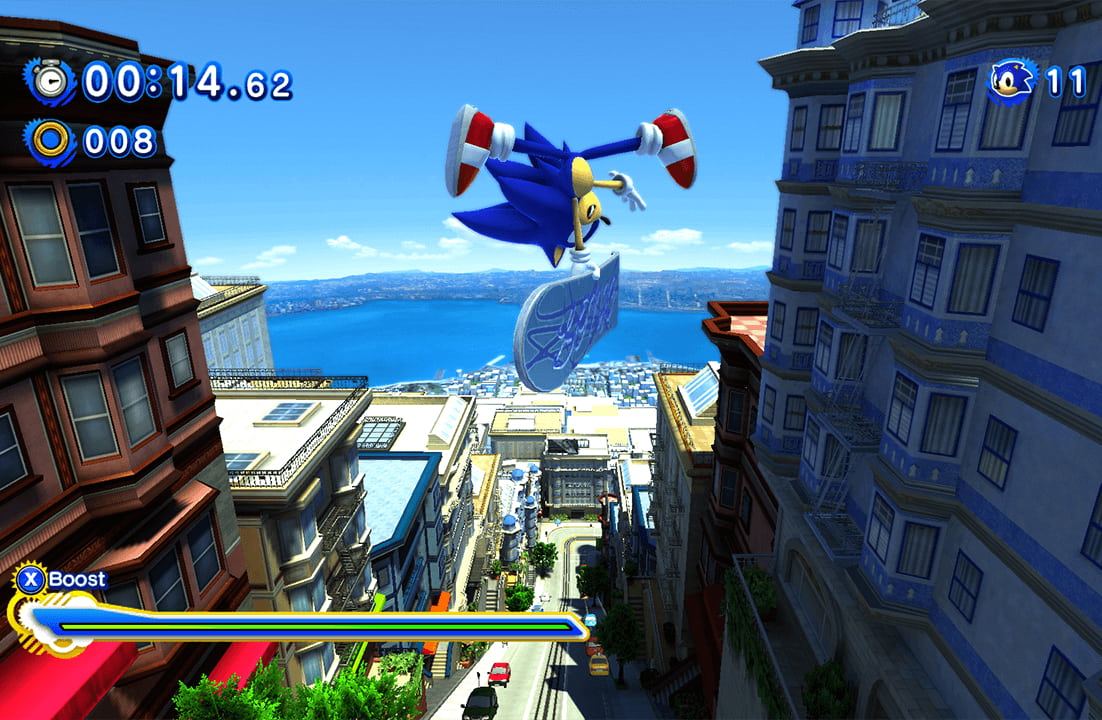
Task: Click the Sonic head lives icon
Action: [x=1013, y=79]
